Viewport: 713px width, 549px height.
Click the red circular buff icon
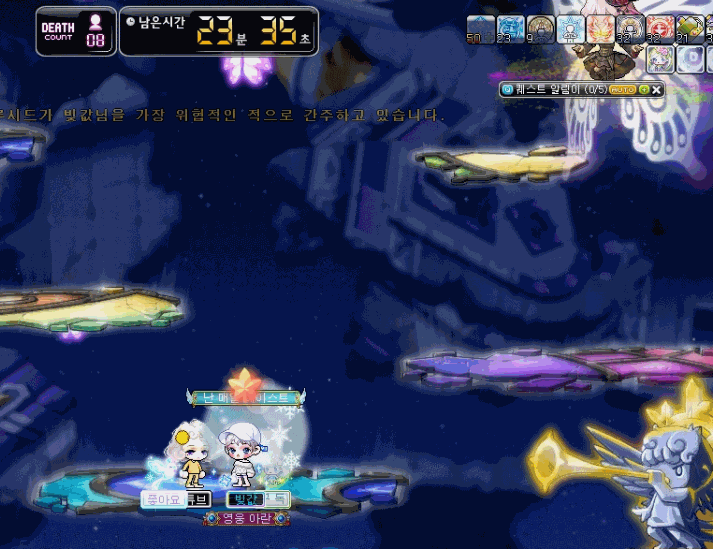tap(660, 28)
